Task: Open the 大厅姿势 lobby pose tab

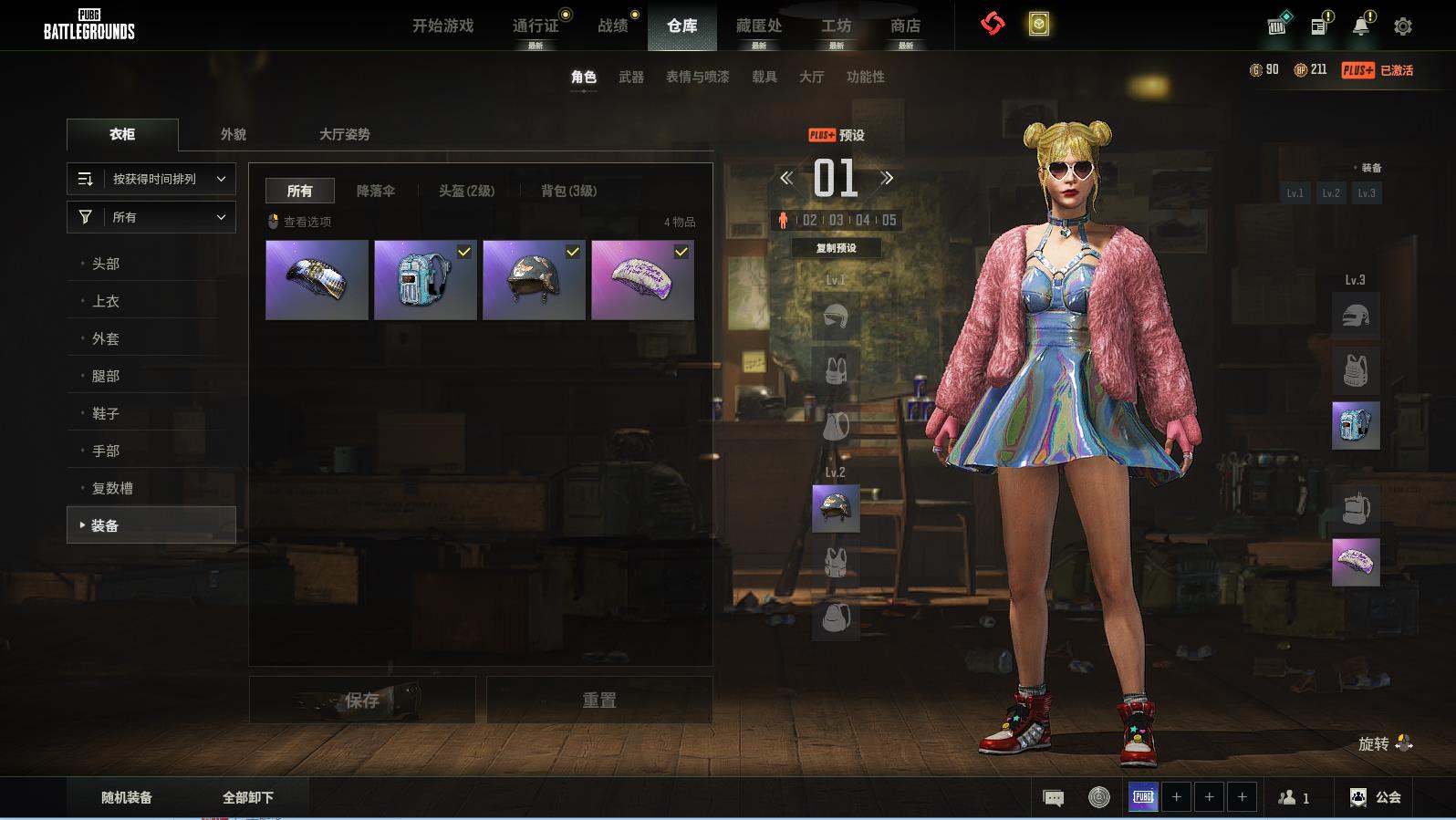Action: coord(344,134)
